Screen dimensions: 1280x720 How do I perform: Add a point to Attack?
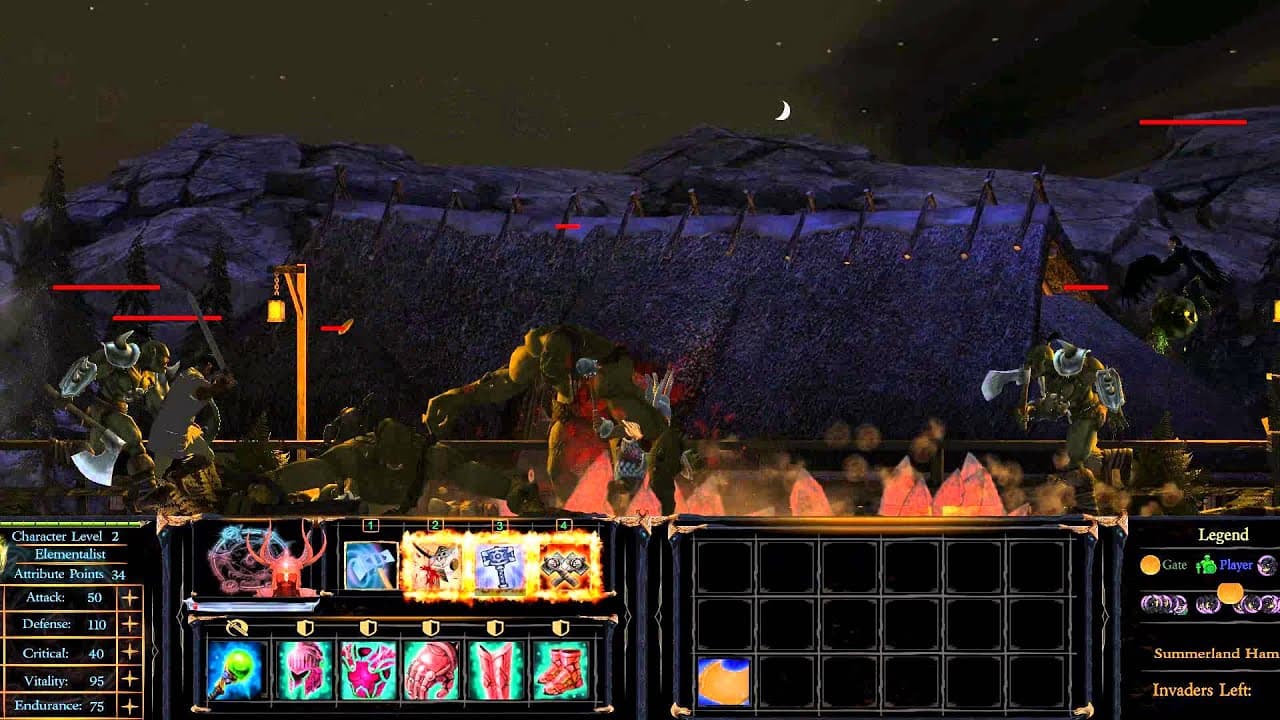129,598
